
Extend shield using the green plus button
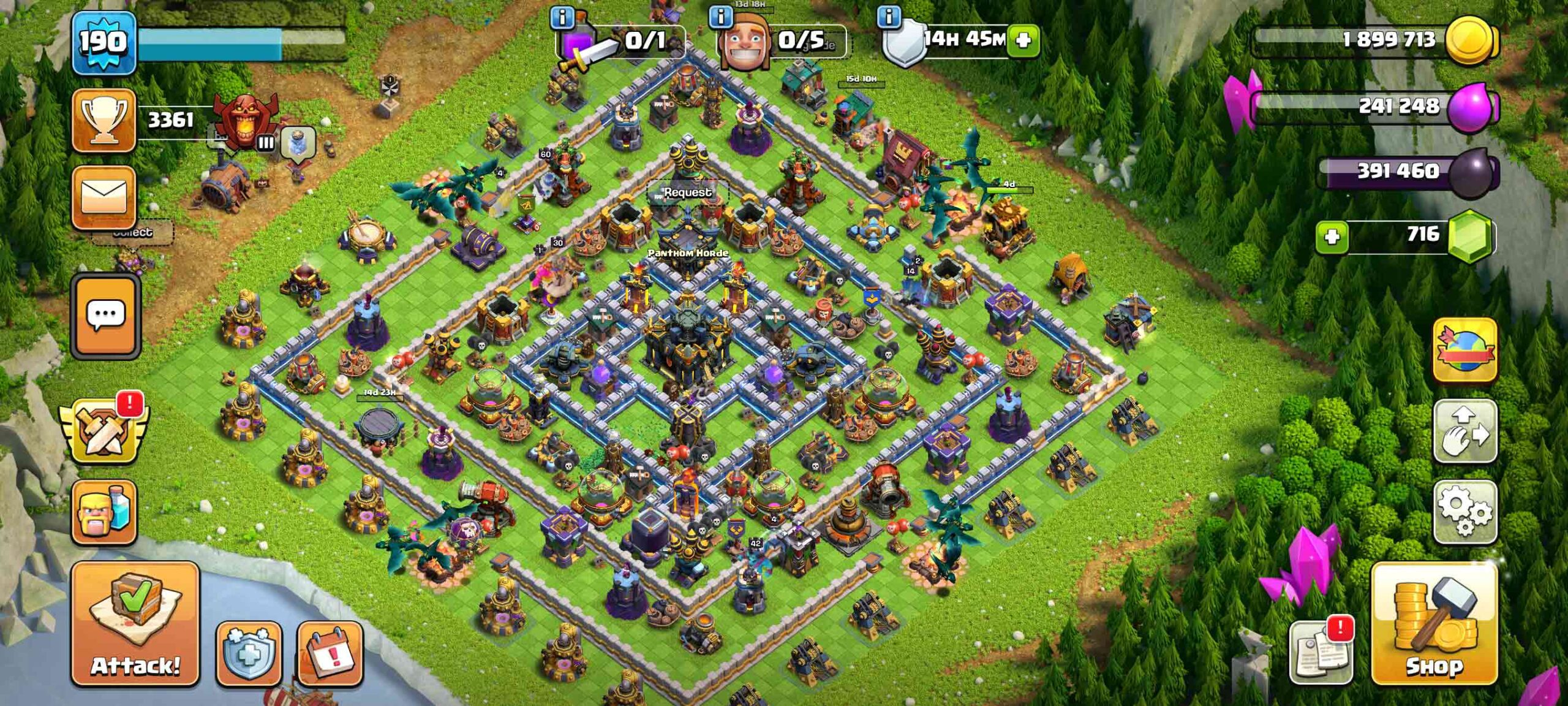[x=1023, y=40]
